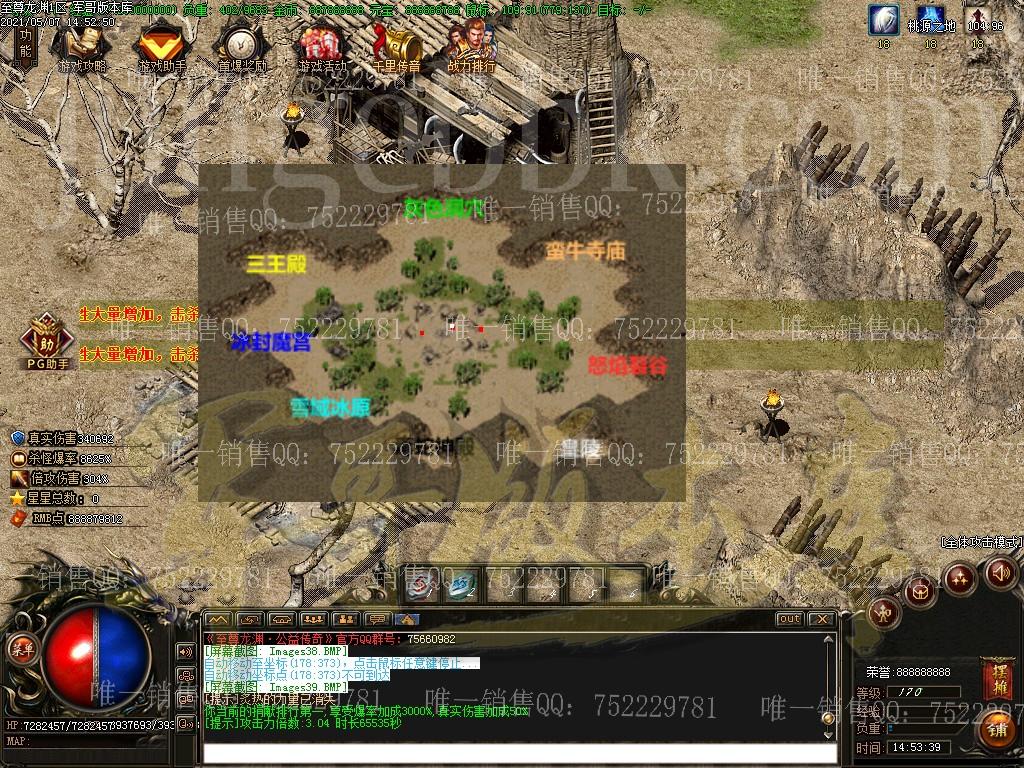Open the 游戏助手 game assistant icon

tap(161, 47)
